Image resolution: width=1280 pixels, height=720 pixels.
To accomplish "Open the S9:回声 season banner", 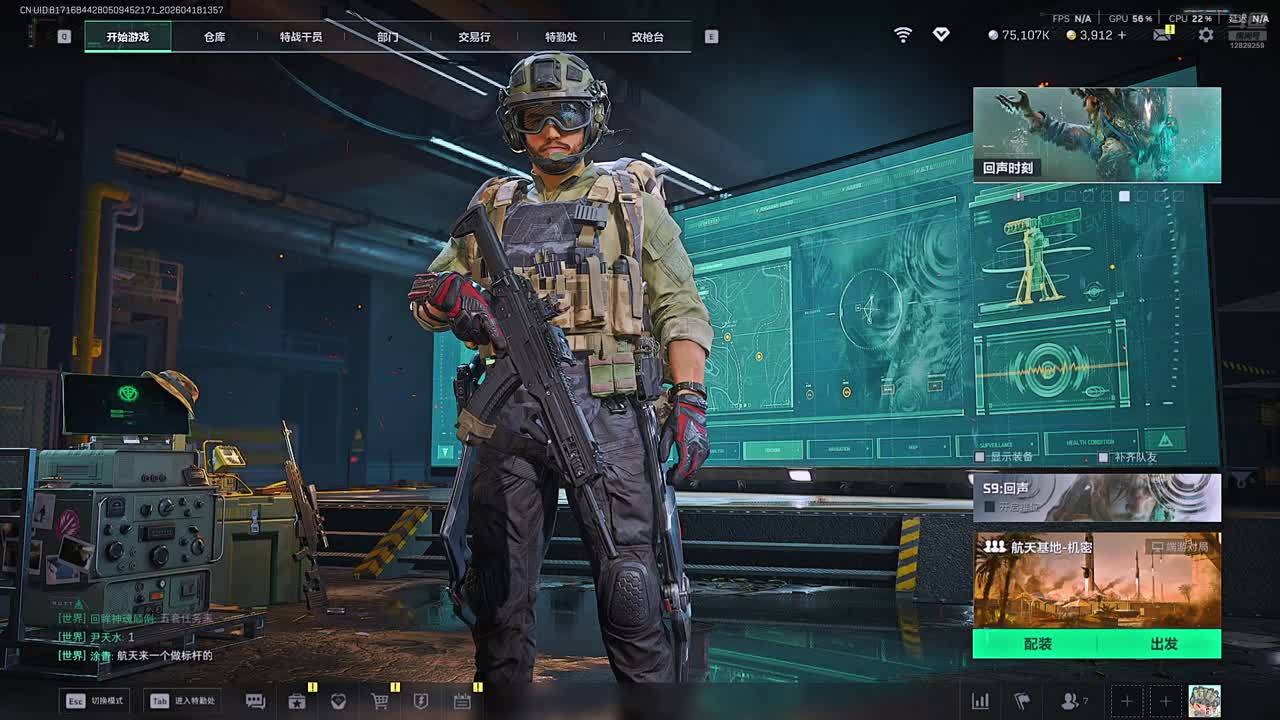I will (x=1097, y=497).
